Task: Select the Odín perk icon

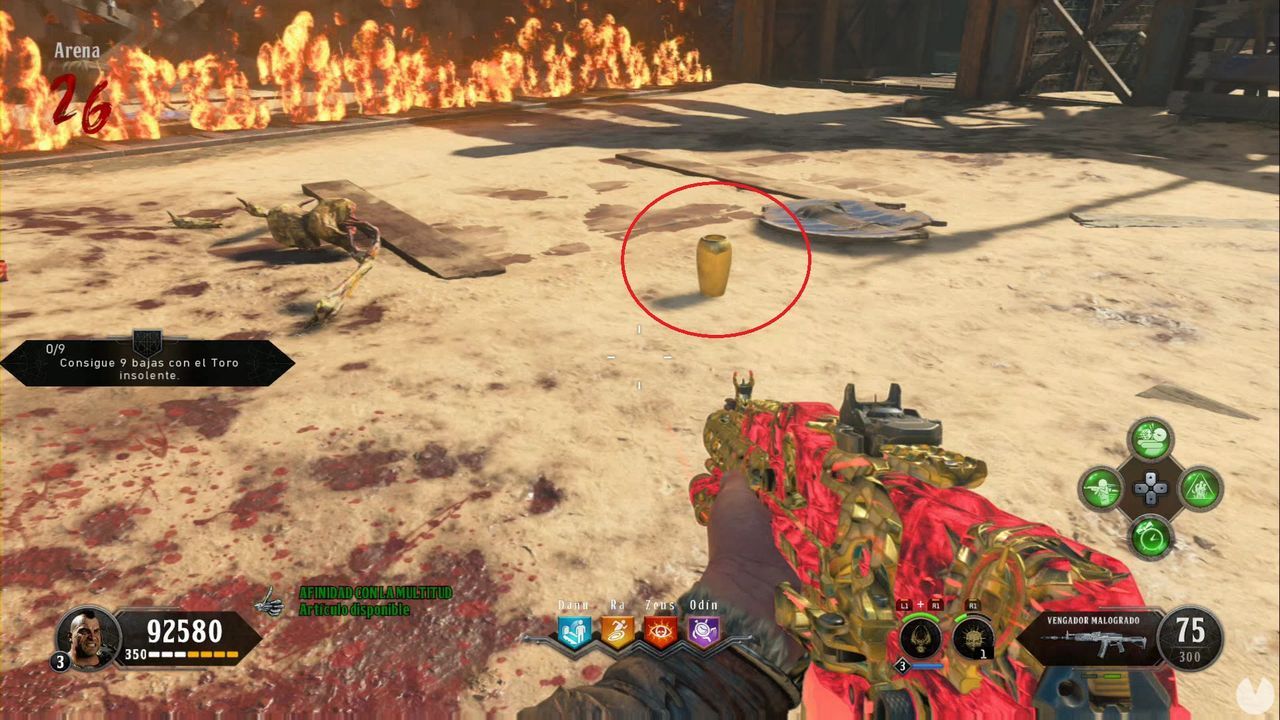Action: [x=703, y=630]
